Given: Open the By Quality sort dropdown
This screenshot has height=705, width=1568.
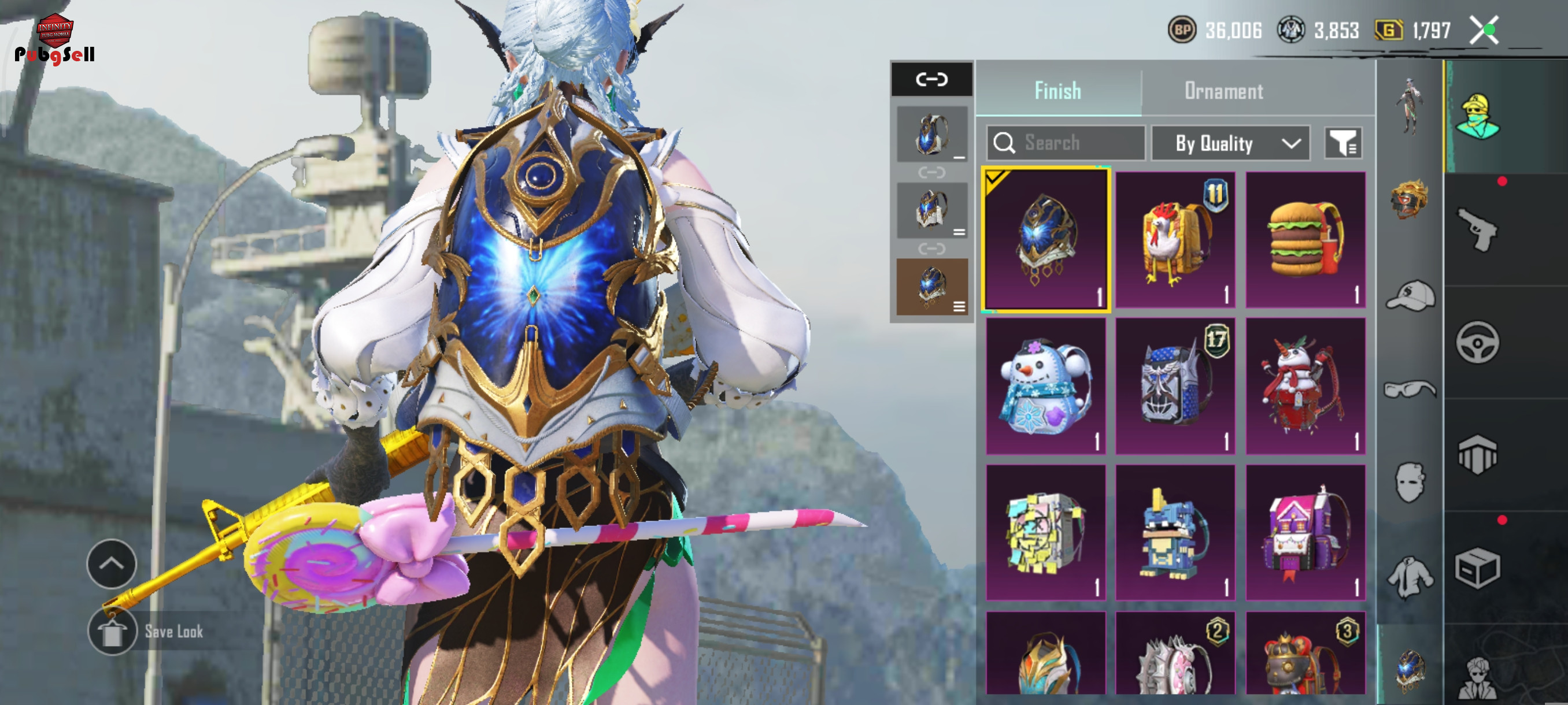Looking at the screenshot, I should (1231, 143).
